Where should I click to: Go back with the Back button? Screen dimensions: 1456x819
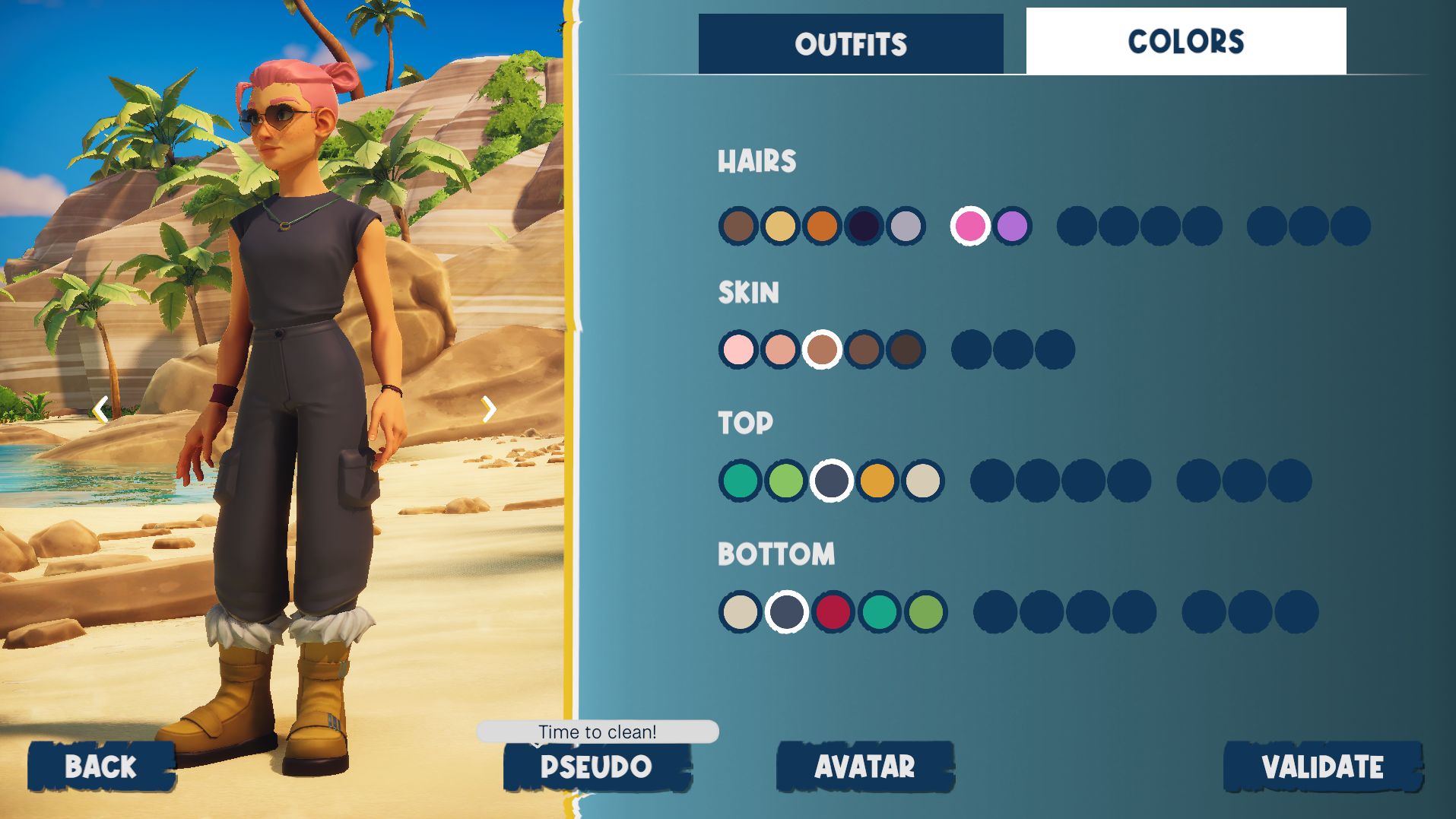click(x=101, y=767)
